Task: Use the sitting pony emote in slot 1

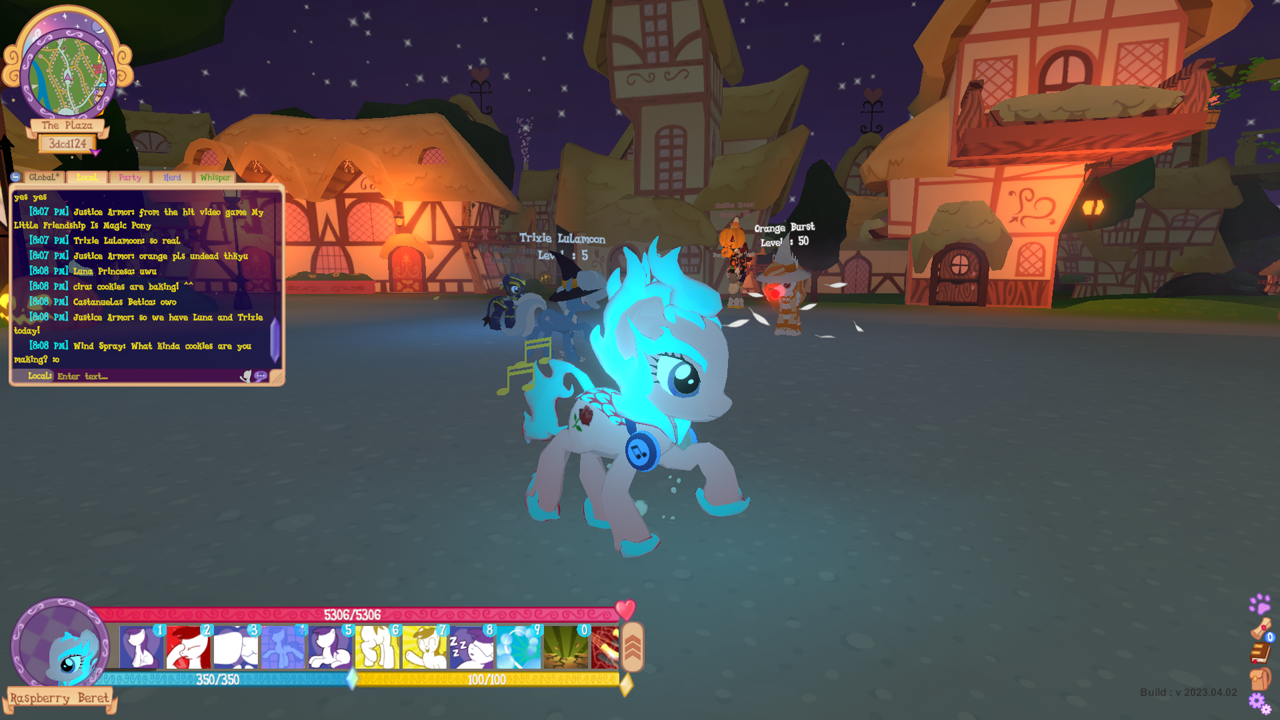Action: [x=141, y=648]
